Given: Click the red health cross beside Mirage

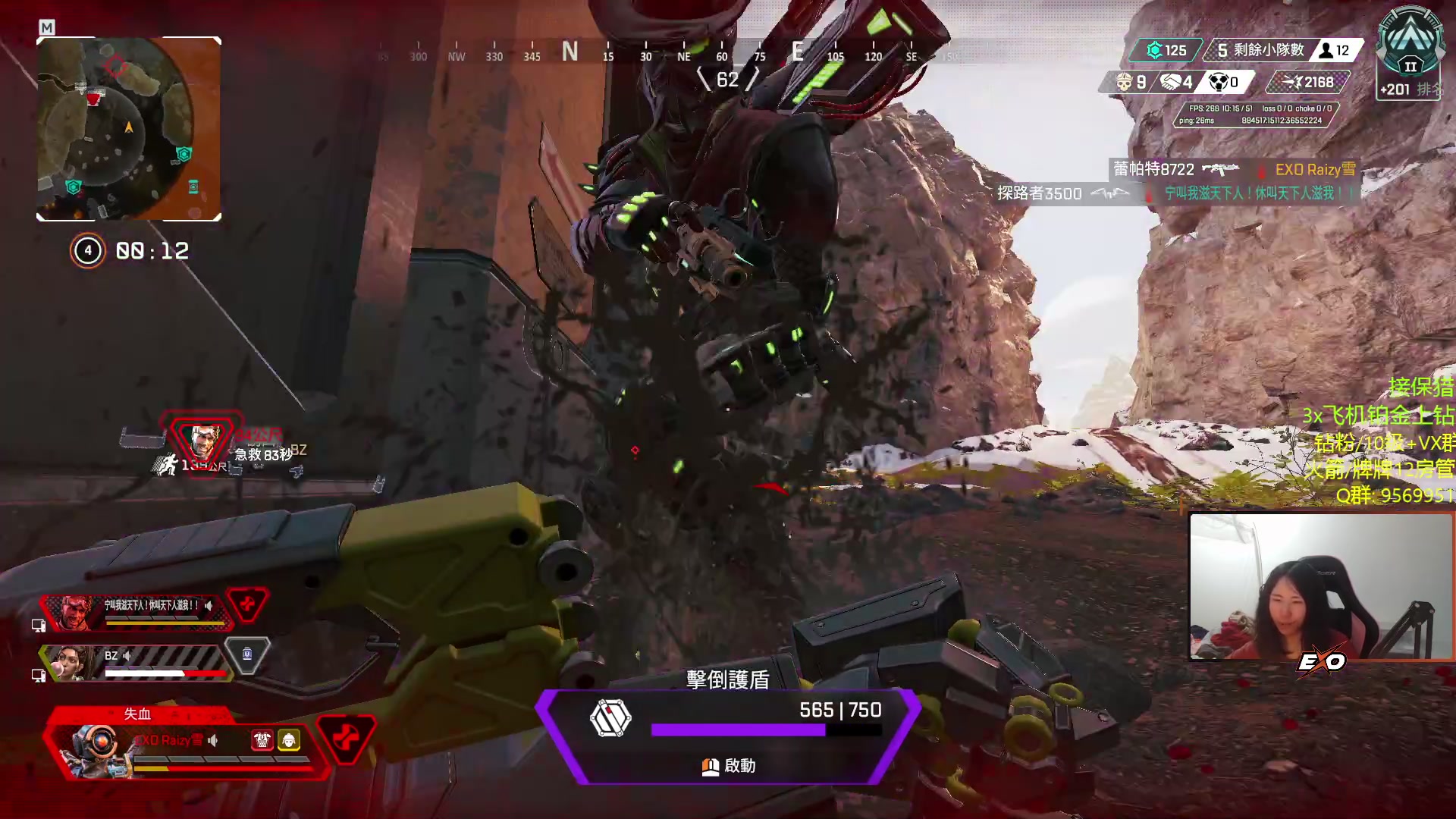Looking at the screenshot, I should 247,604.
